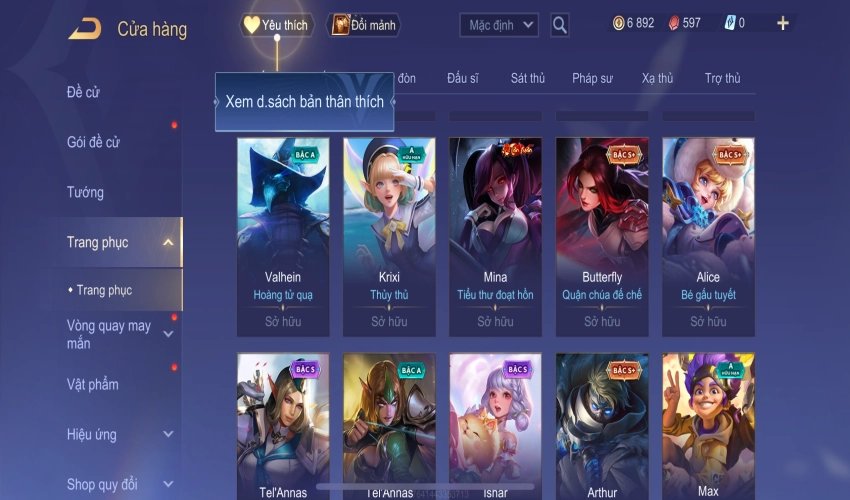Open Shop quy đổi exchange shop

[102, 484]
